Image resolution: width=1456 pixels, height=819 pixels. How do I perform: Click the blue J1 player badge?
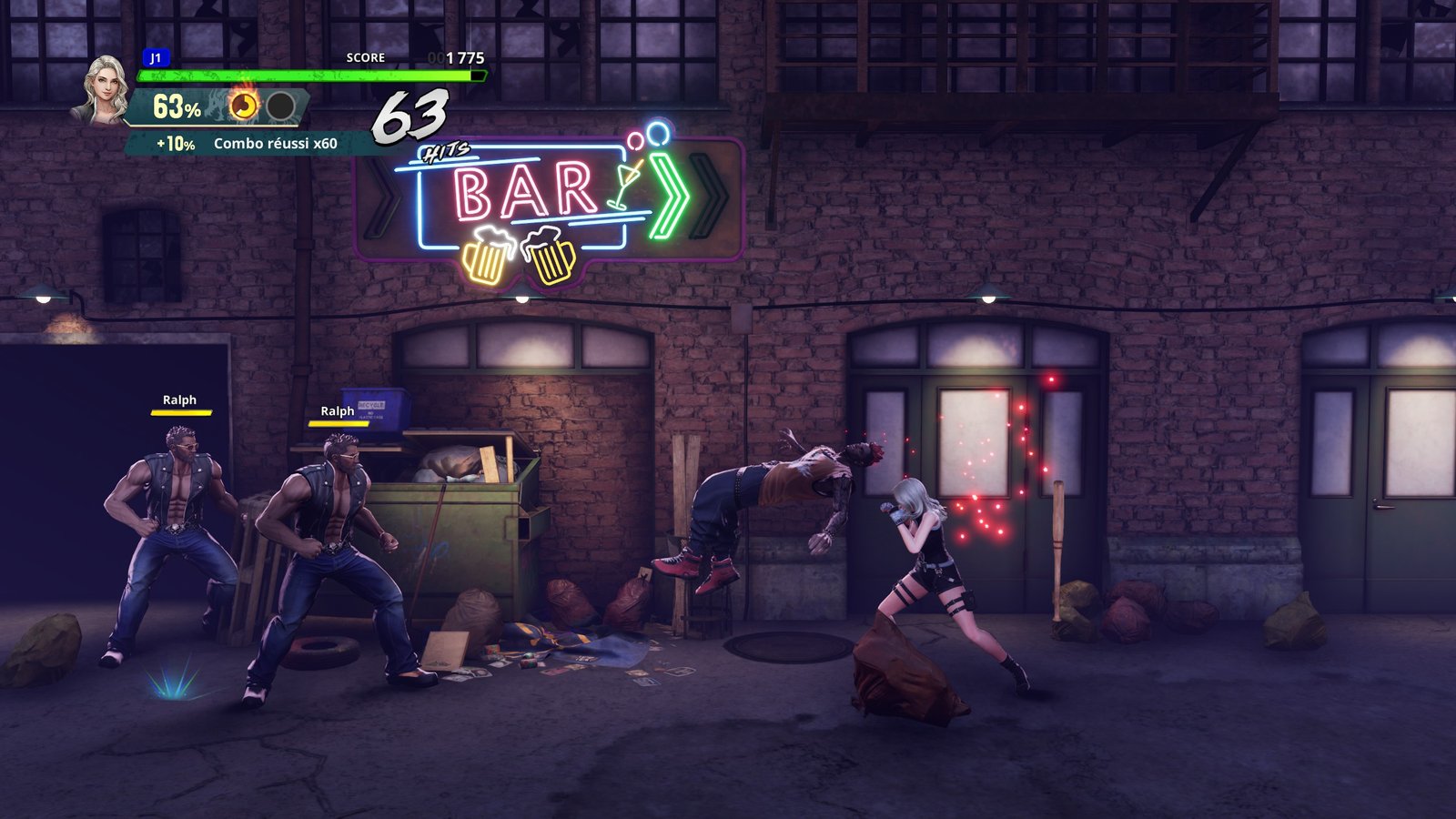pyautogui.click(x=156, y=58)
